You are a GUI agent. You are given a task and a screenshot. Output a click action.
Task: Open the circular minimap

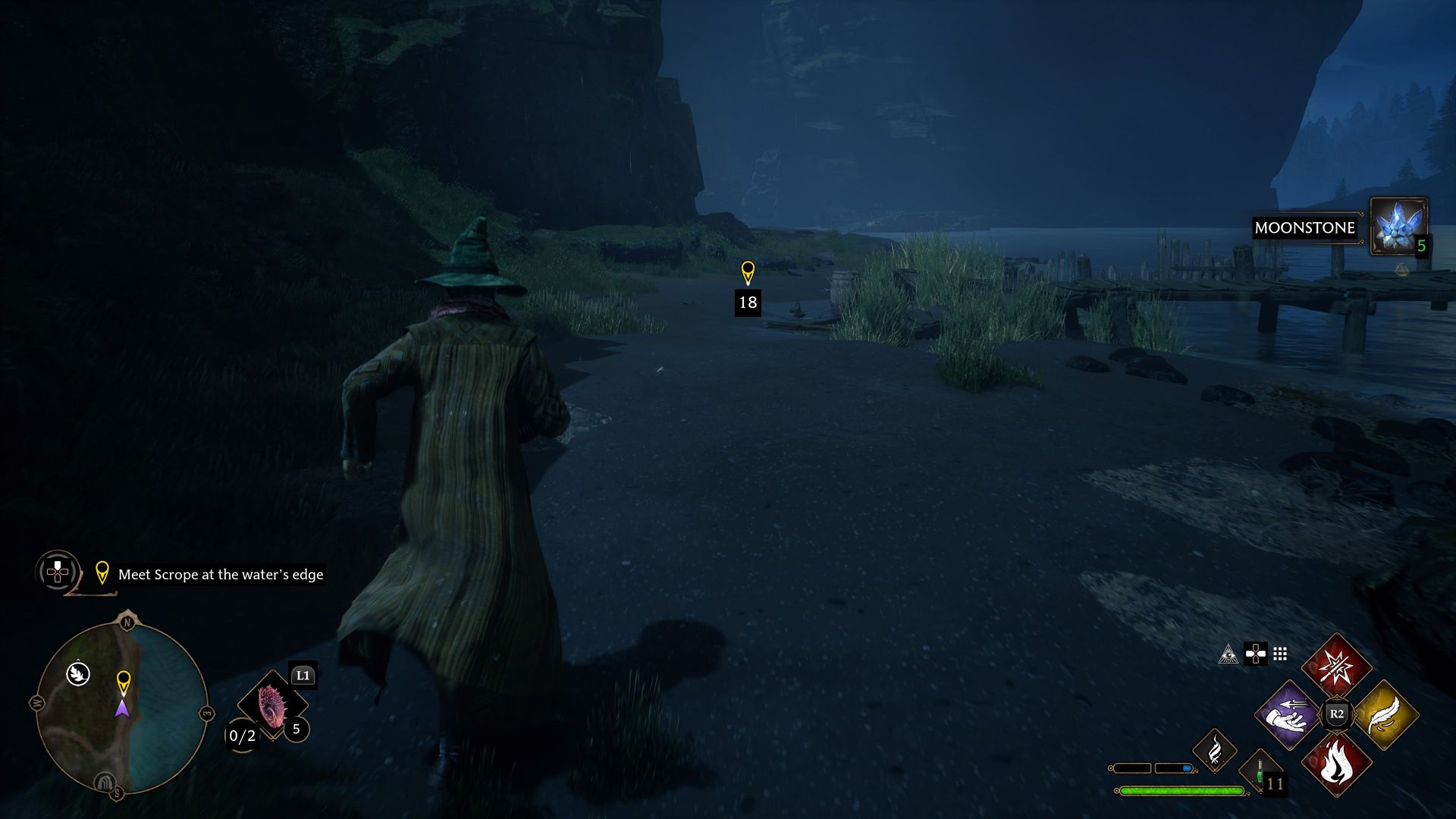point(121,708)
